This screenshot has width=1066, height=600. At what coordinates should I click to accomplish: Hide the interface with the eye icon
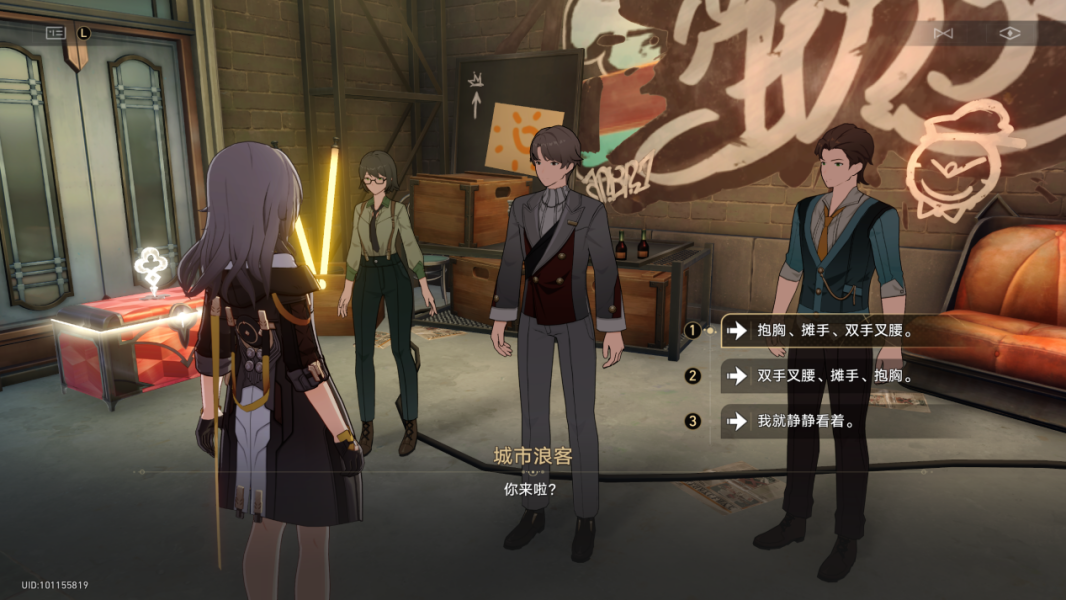[1010, 33]
